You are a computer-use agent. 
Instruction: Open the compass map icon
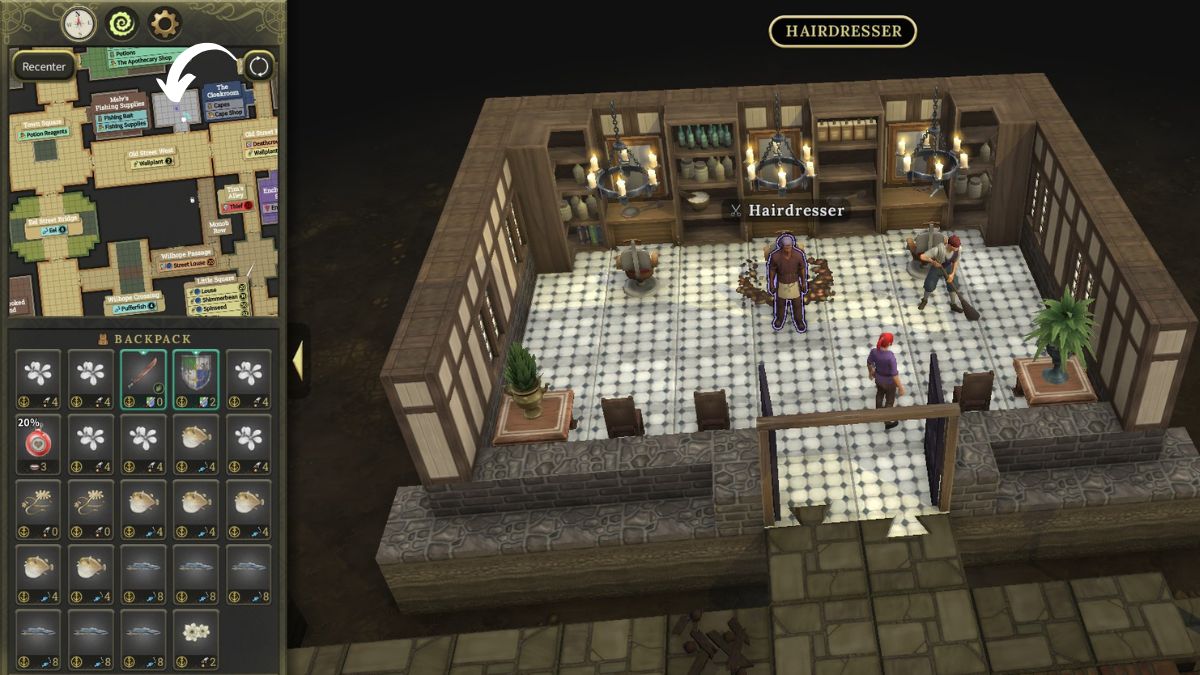click(x=78, y=22)
